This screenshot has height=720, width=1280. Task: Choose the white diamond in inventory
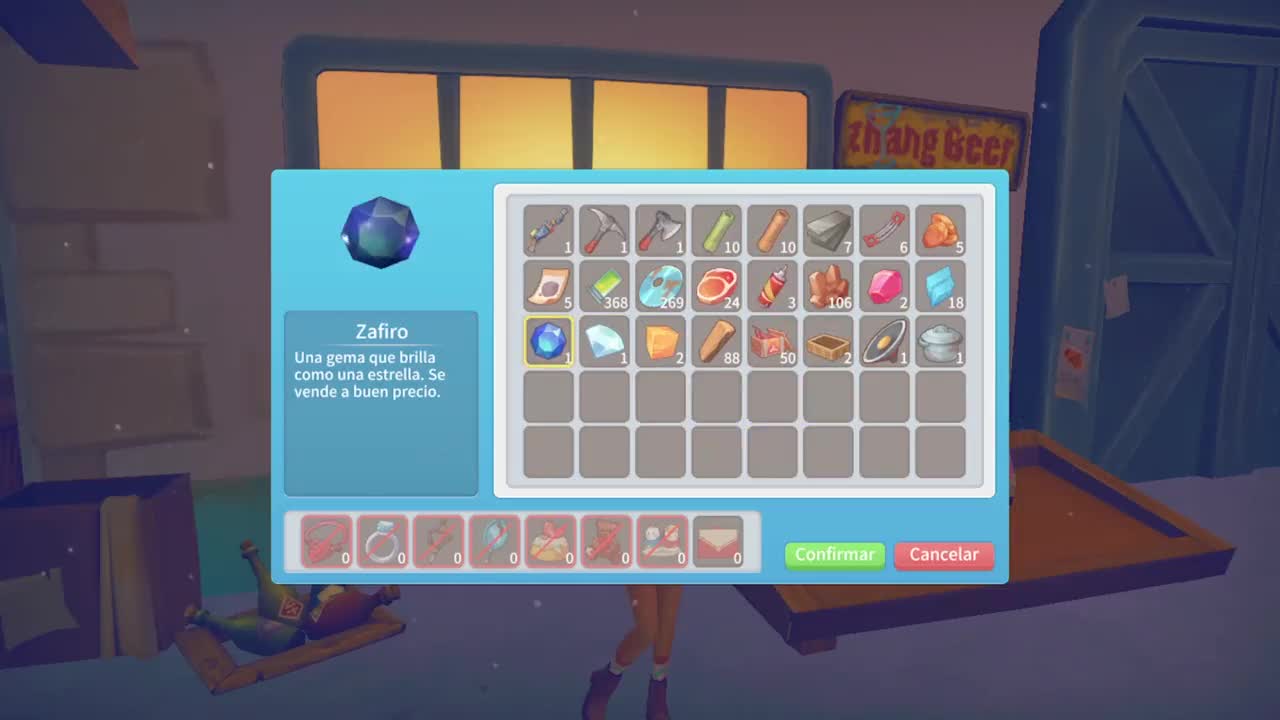pyautogui.click(x=604, y=341)
